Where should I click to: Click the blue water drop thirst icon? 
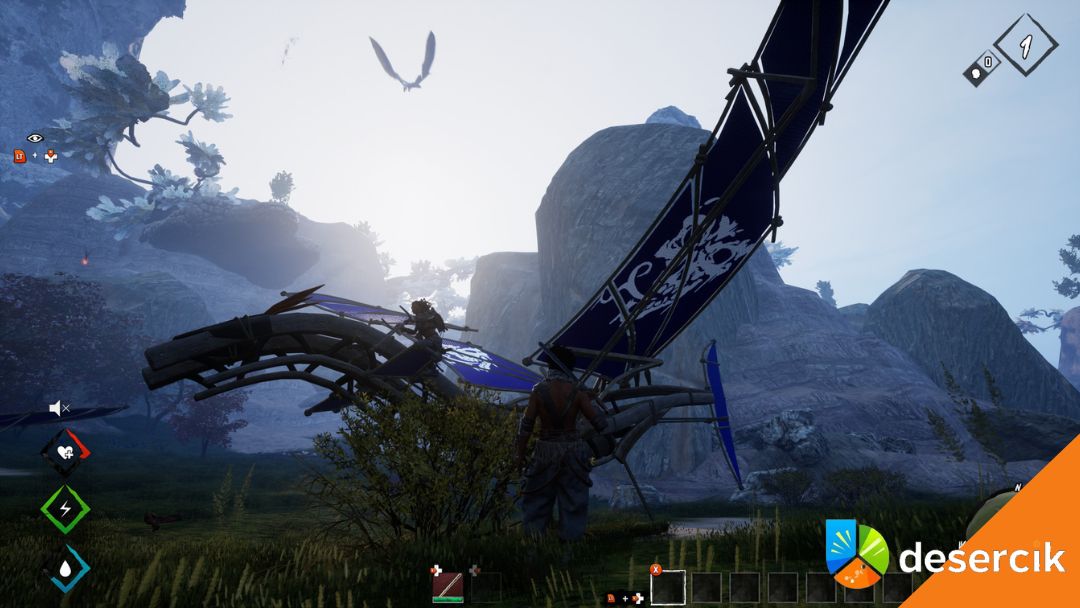click(65, 567)
